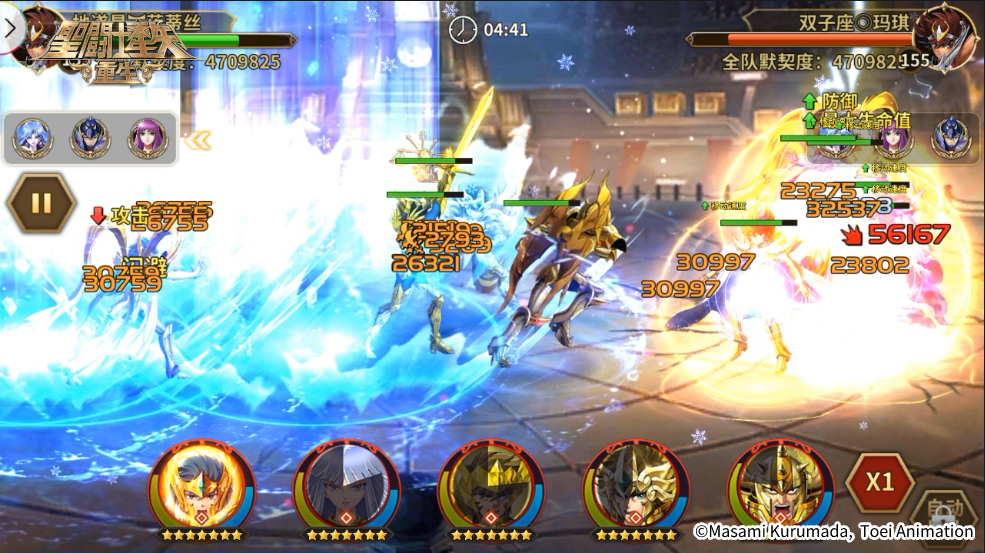This screenshot has width=985, height=553.
Task: Collapse the ally support panel with double arrows
Action: point(199,141)
